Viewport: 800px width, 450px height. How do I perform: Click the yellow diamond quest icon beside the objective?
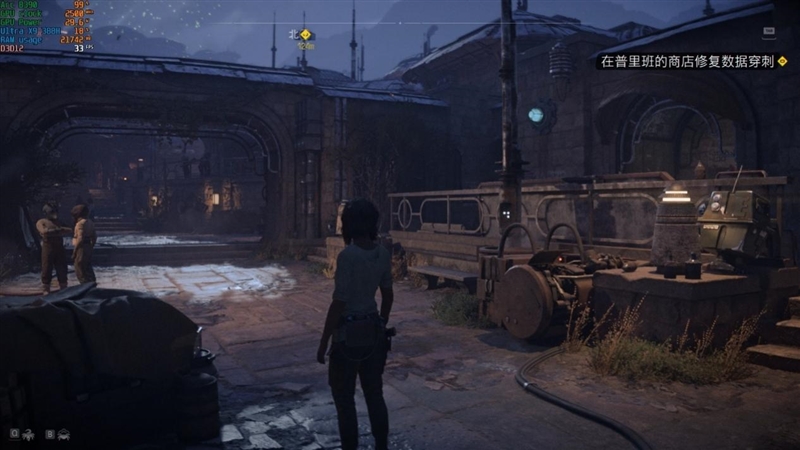pos(783,61)
